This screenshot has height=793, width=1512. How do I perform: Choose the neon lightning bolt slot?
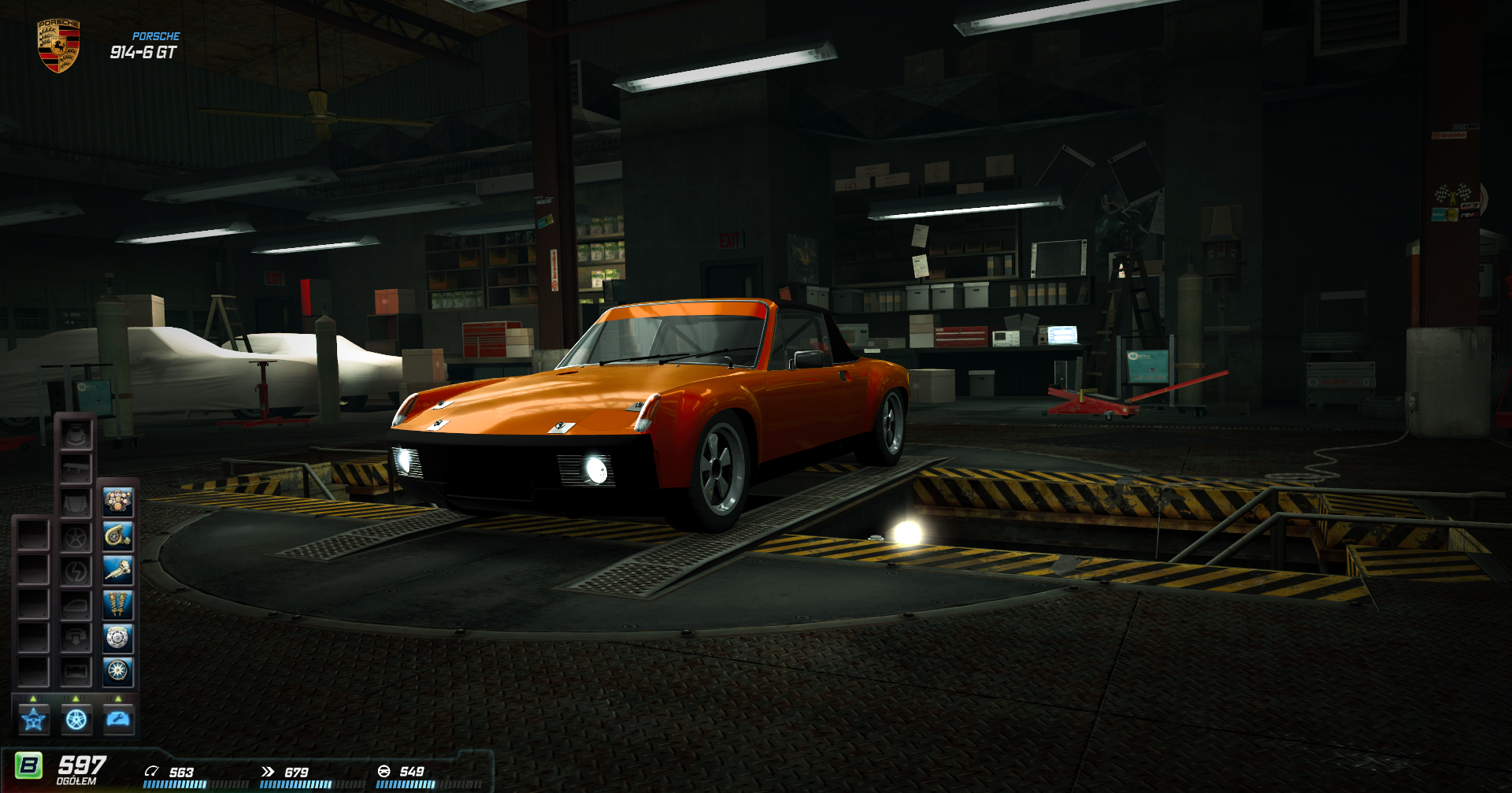76,571
